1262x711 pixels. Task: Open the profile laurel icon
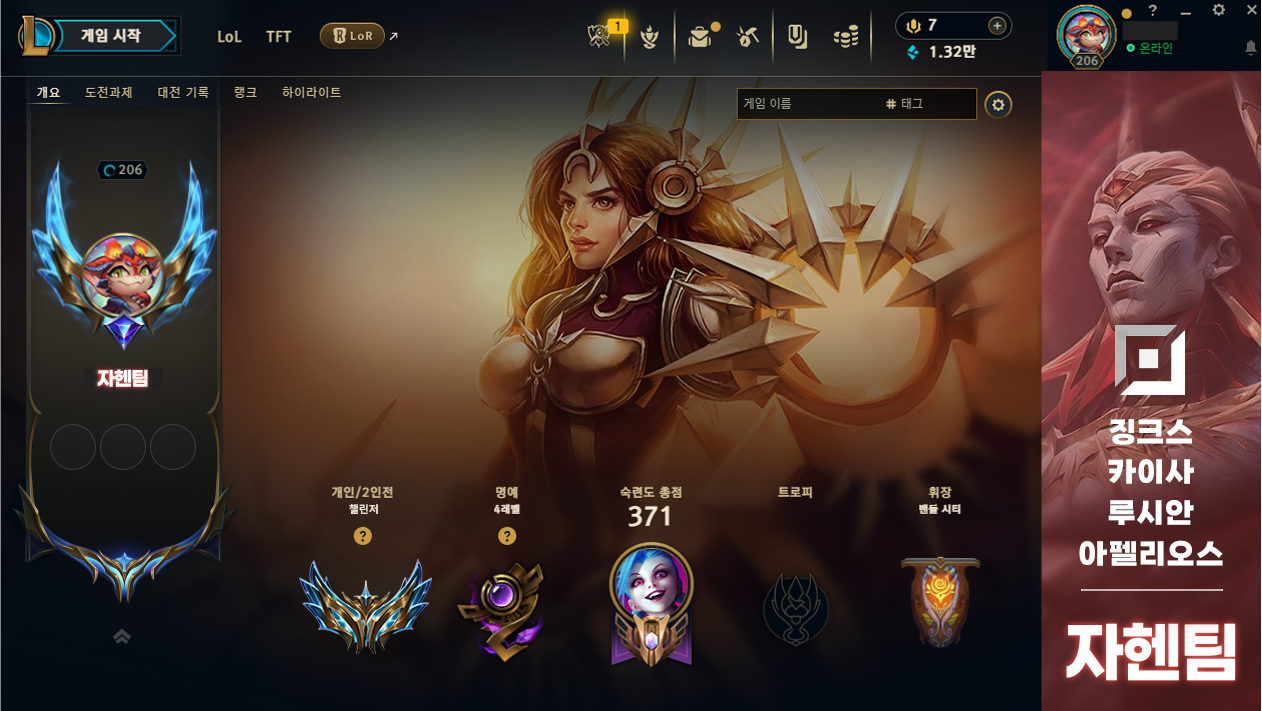(x=650, y=38)
